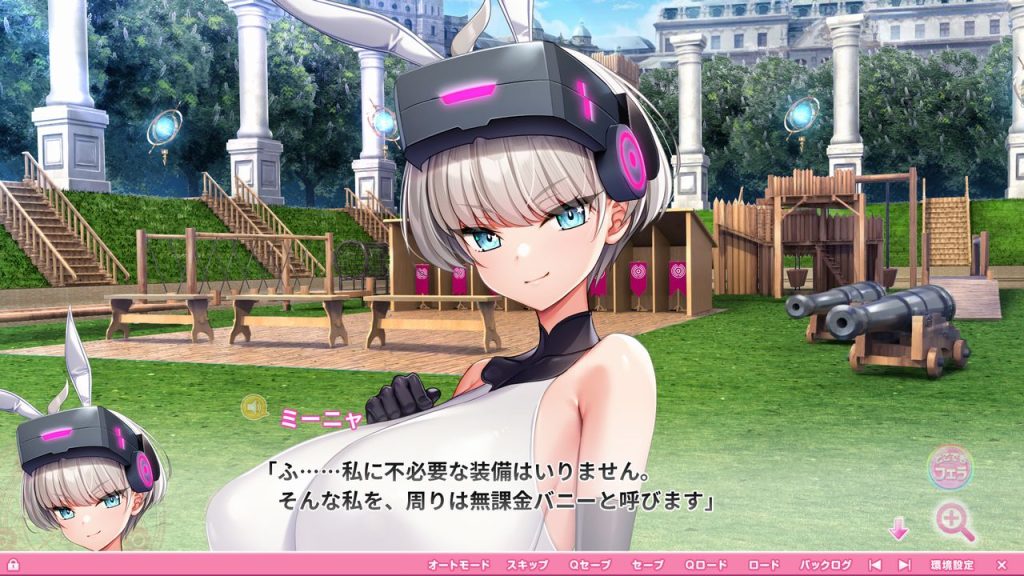
Task: Toggle the lock icon on the bottom bar
Action: (x=11, y=566)
